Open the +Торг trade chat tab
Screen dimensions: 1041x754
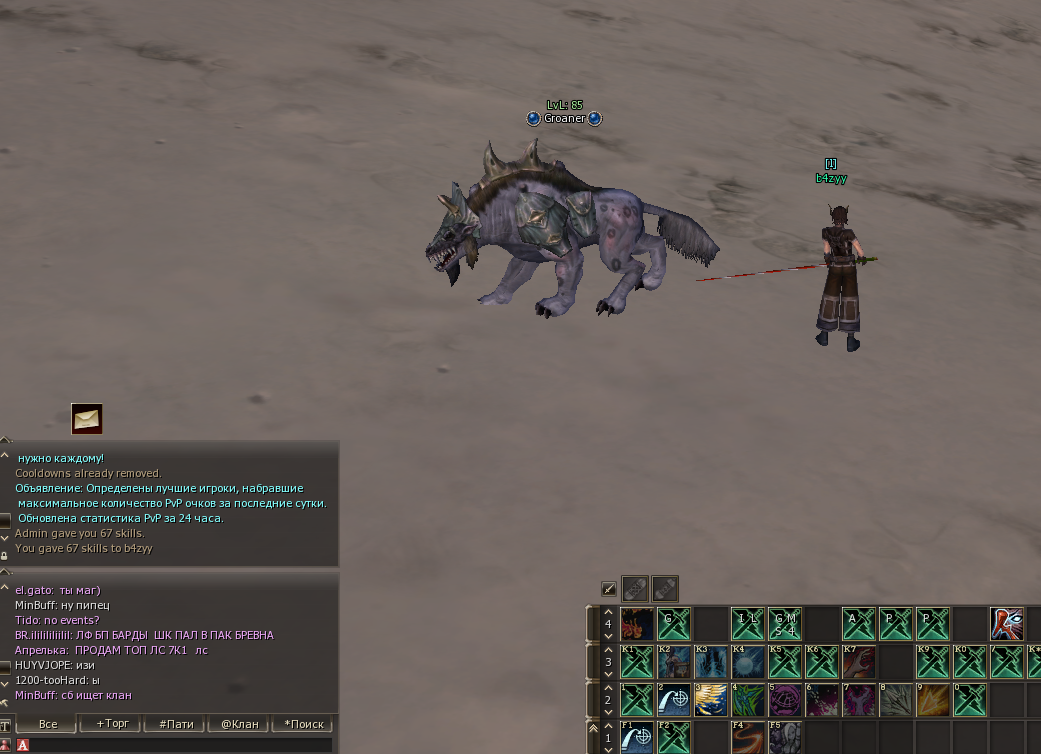(113, 724)
